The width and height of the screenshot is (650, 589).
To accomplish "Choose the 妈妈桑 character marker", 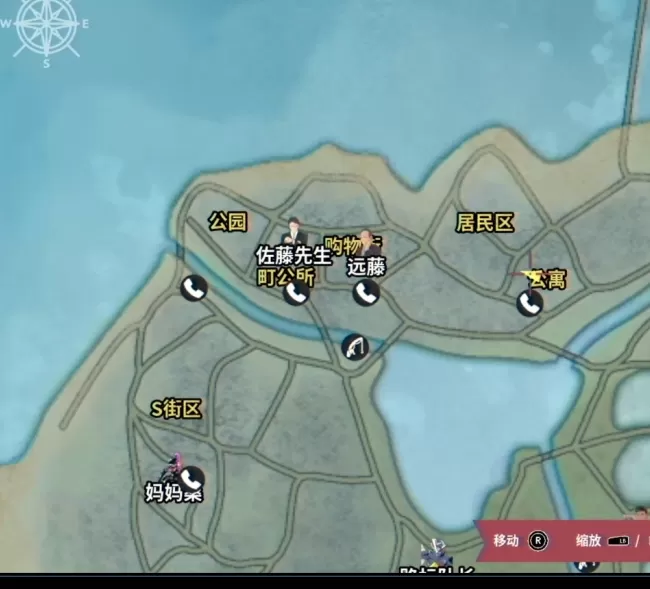I will pos(174,468).
